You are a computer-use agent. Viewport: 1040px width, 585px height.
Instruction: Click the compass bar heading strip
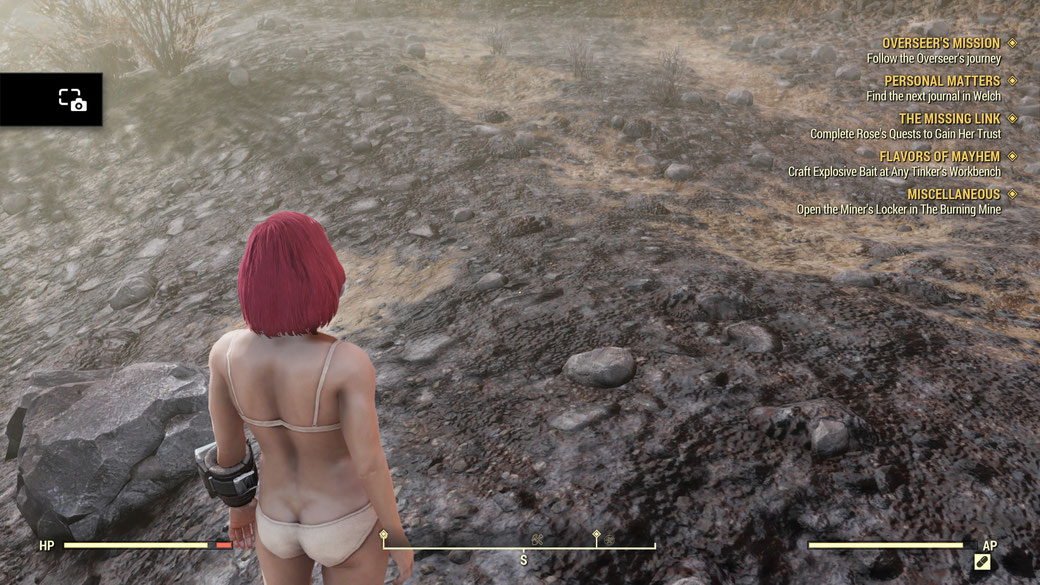tap(520, 544)
